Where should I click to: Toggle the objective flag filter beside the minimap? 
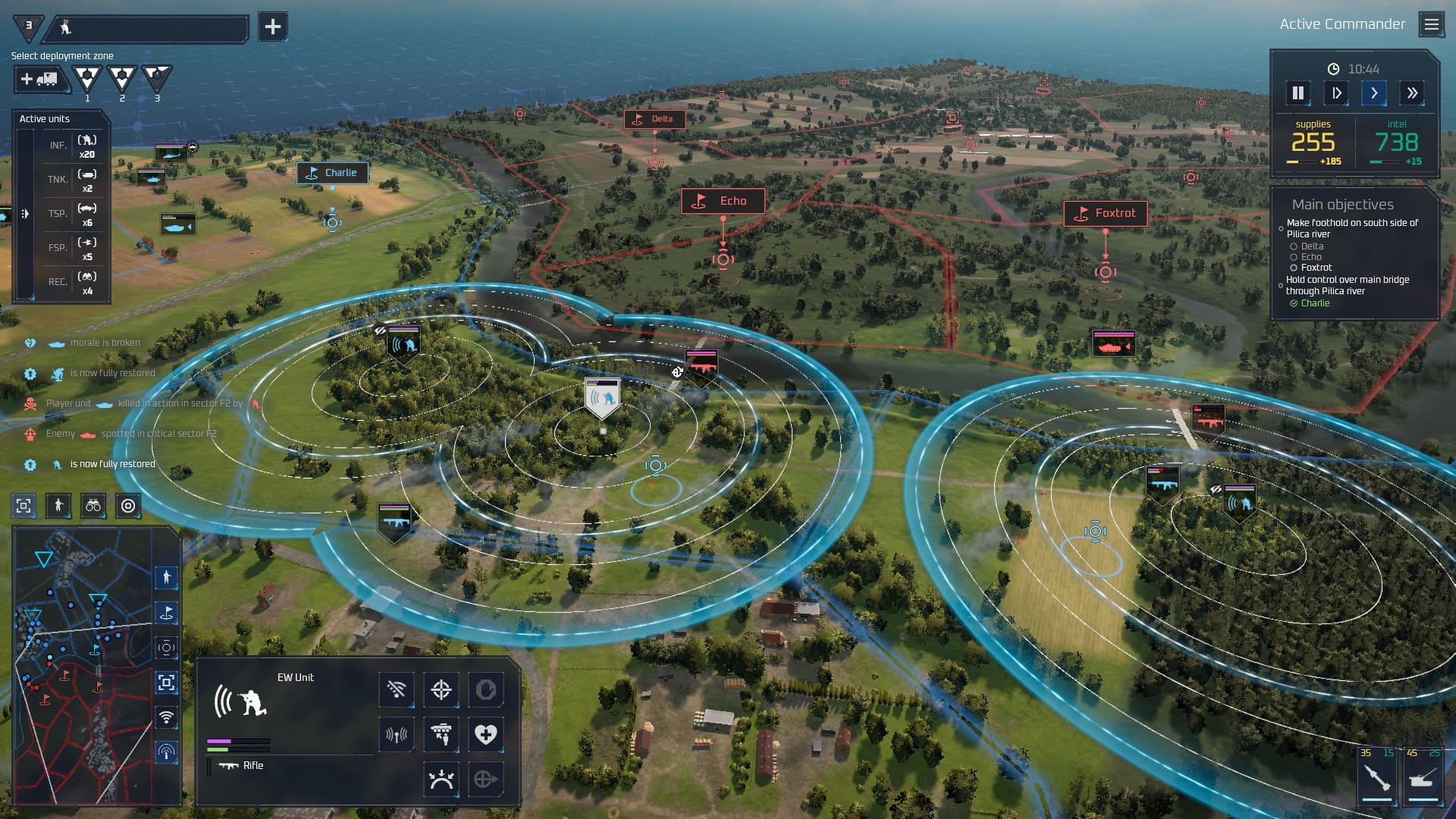[x=166, y=613]
